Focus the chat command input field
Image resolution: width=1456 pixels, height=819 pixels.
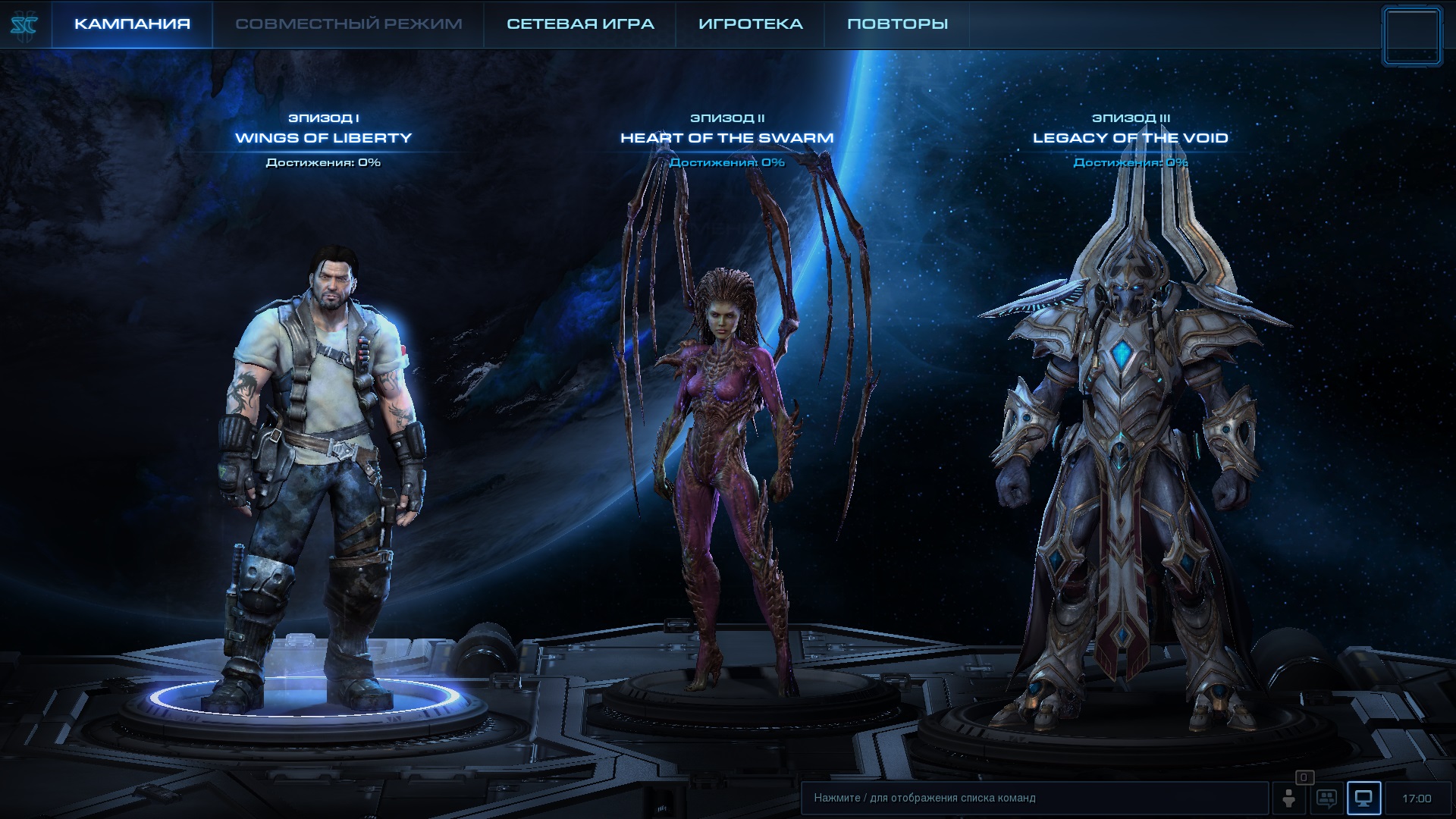coord(1034,798)
